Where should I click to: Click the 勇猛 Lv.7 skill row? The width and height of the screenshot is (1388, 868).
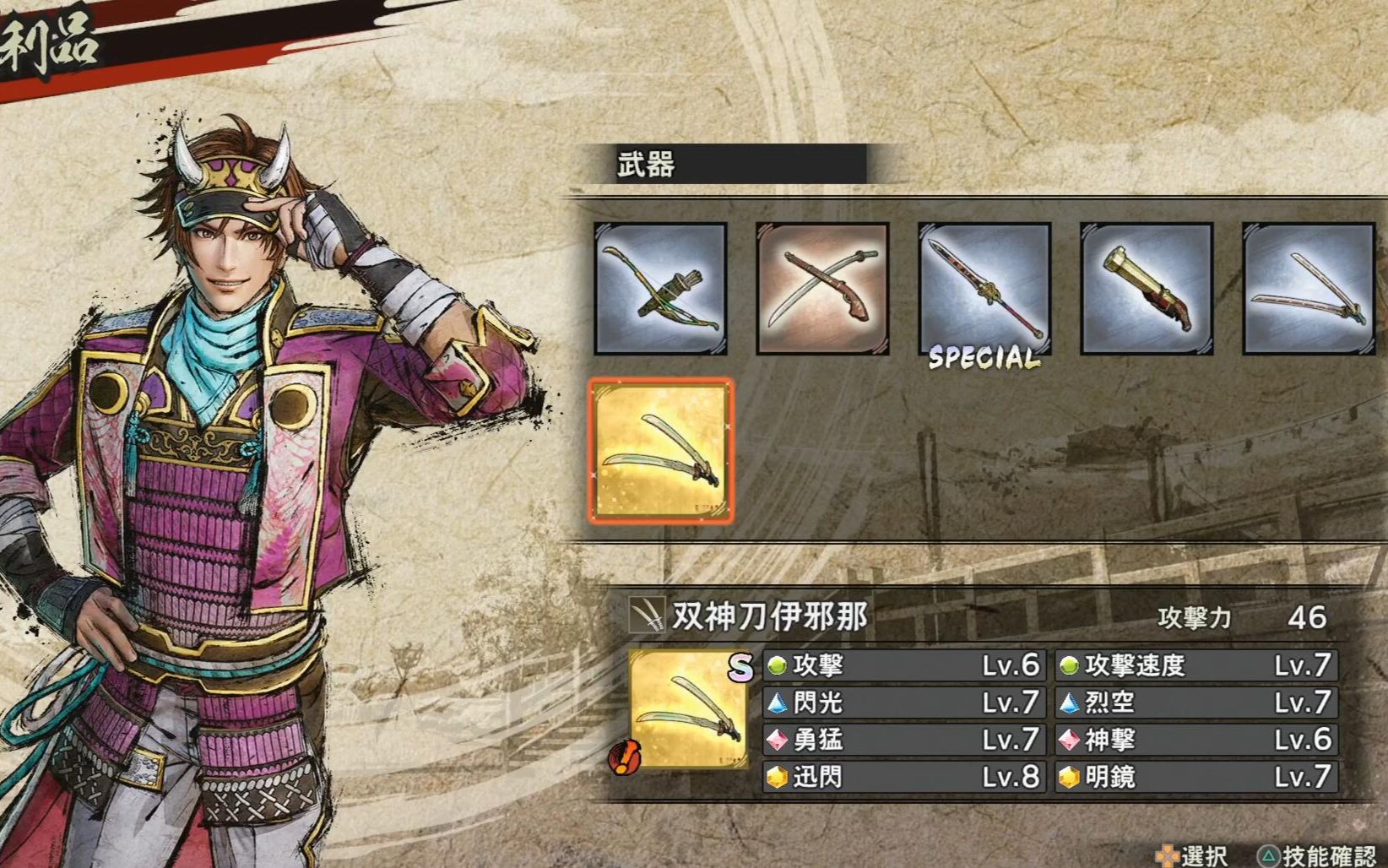tap(904, 740)
